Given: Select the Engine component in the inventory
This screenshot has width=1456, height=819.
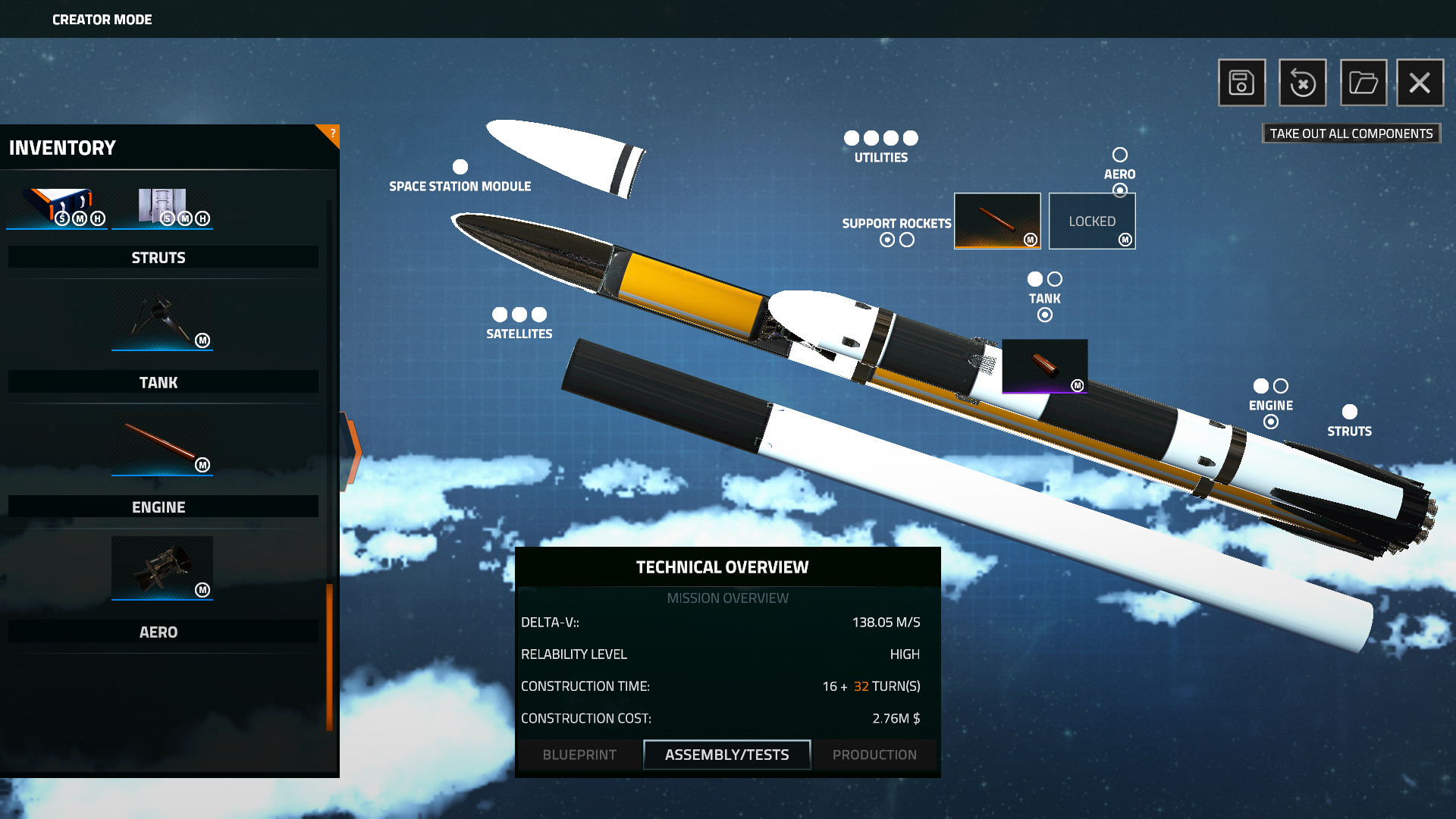Looking at the screenshot, I should coord(162,569).
